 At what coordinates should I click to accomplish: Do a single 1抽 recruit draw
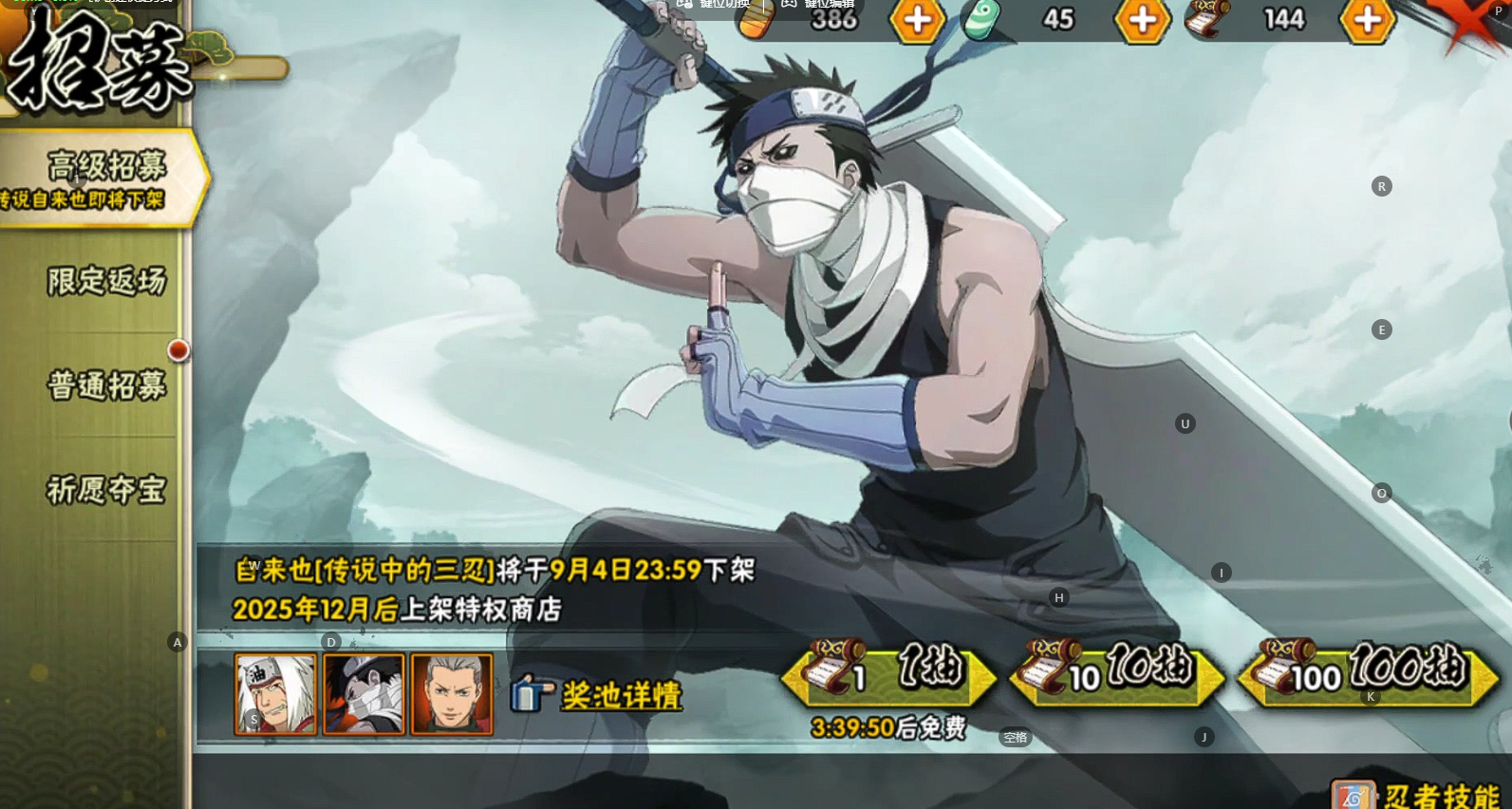pos(888,674)
